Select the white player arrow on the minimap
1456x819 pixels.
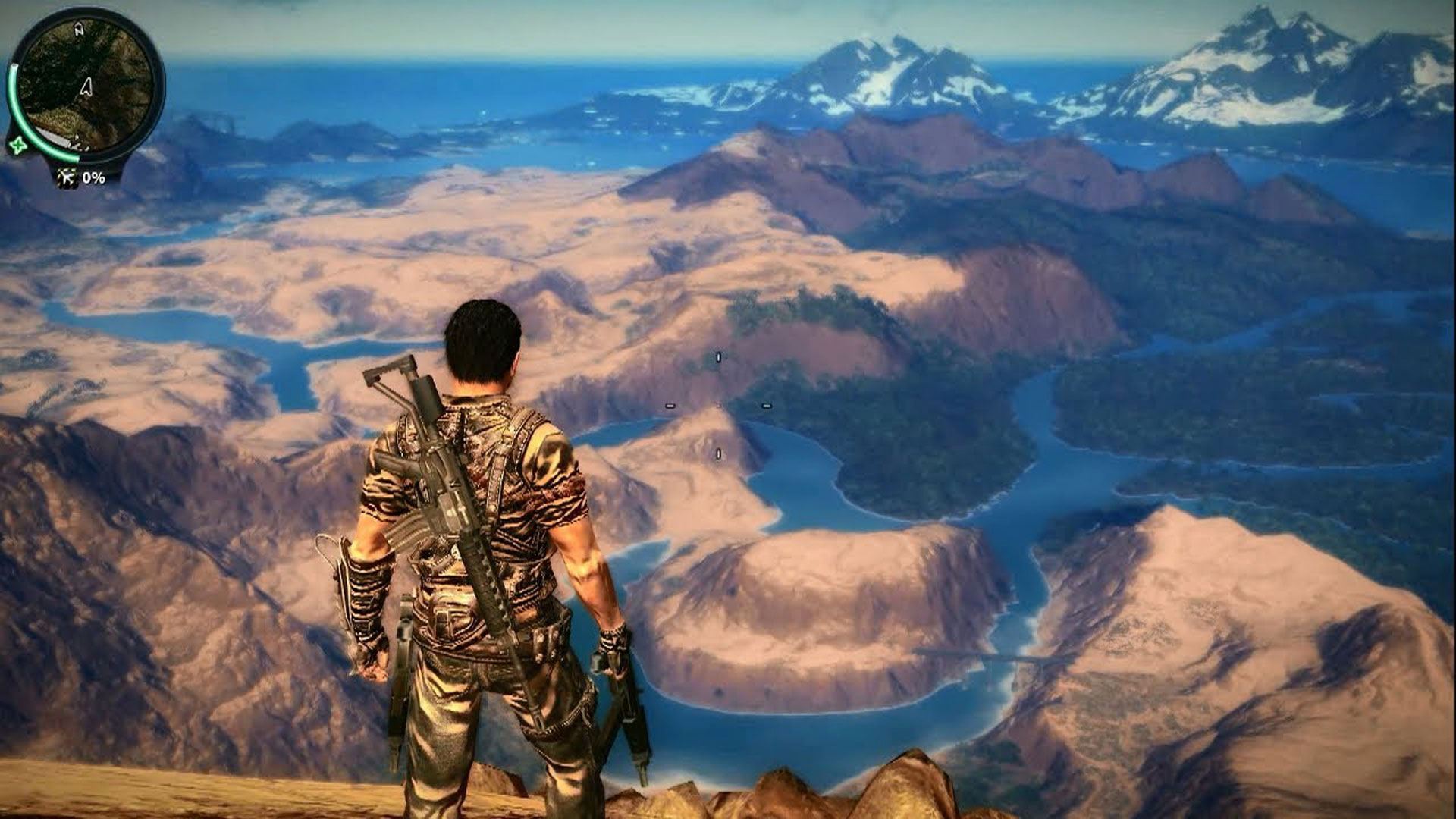(x=86, y=87)
